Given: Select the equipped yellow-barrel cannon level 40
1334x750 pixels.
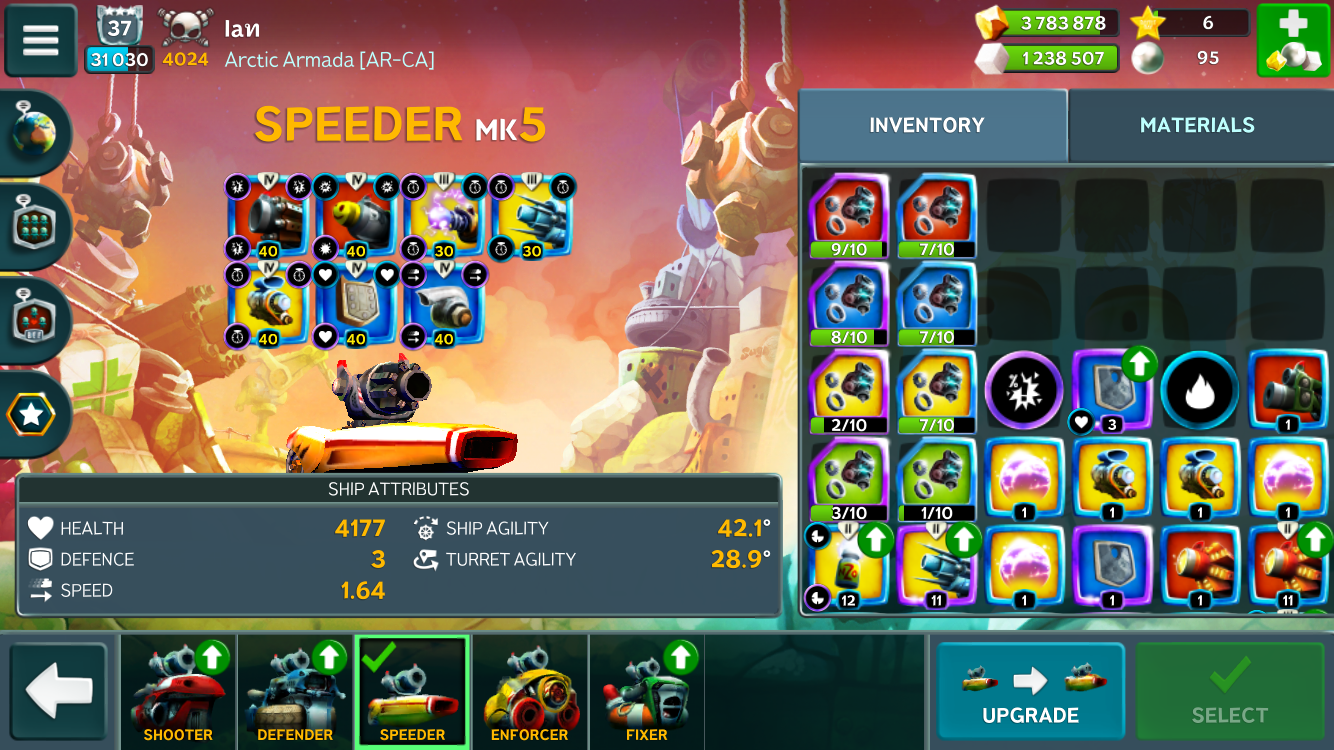Looking at the screenshot, I should 356,215.
